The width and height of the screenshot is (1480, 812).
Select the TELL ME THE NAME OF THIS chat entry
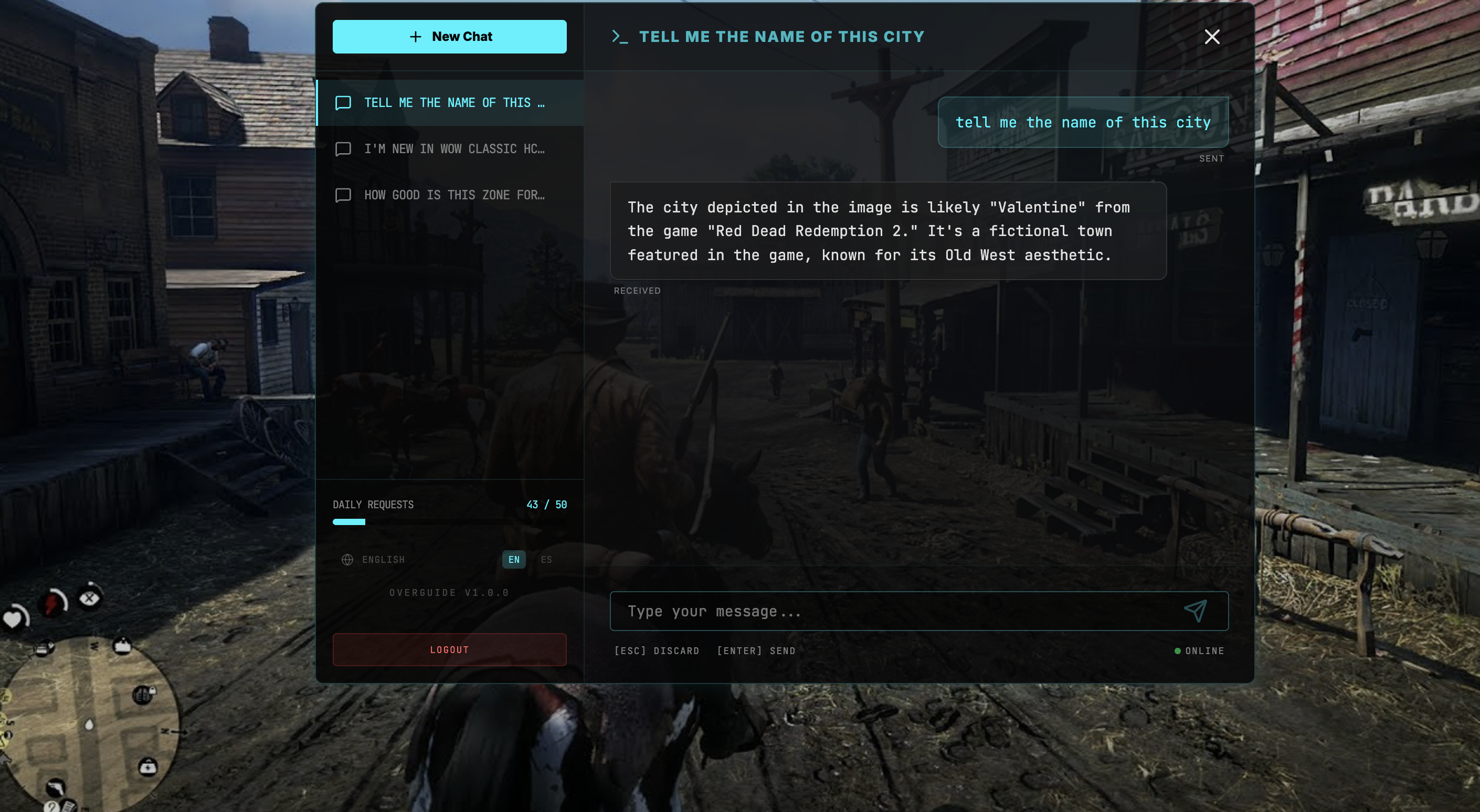coord(454,103)
